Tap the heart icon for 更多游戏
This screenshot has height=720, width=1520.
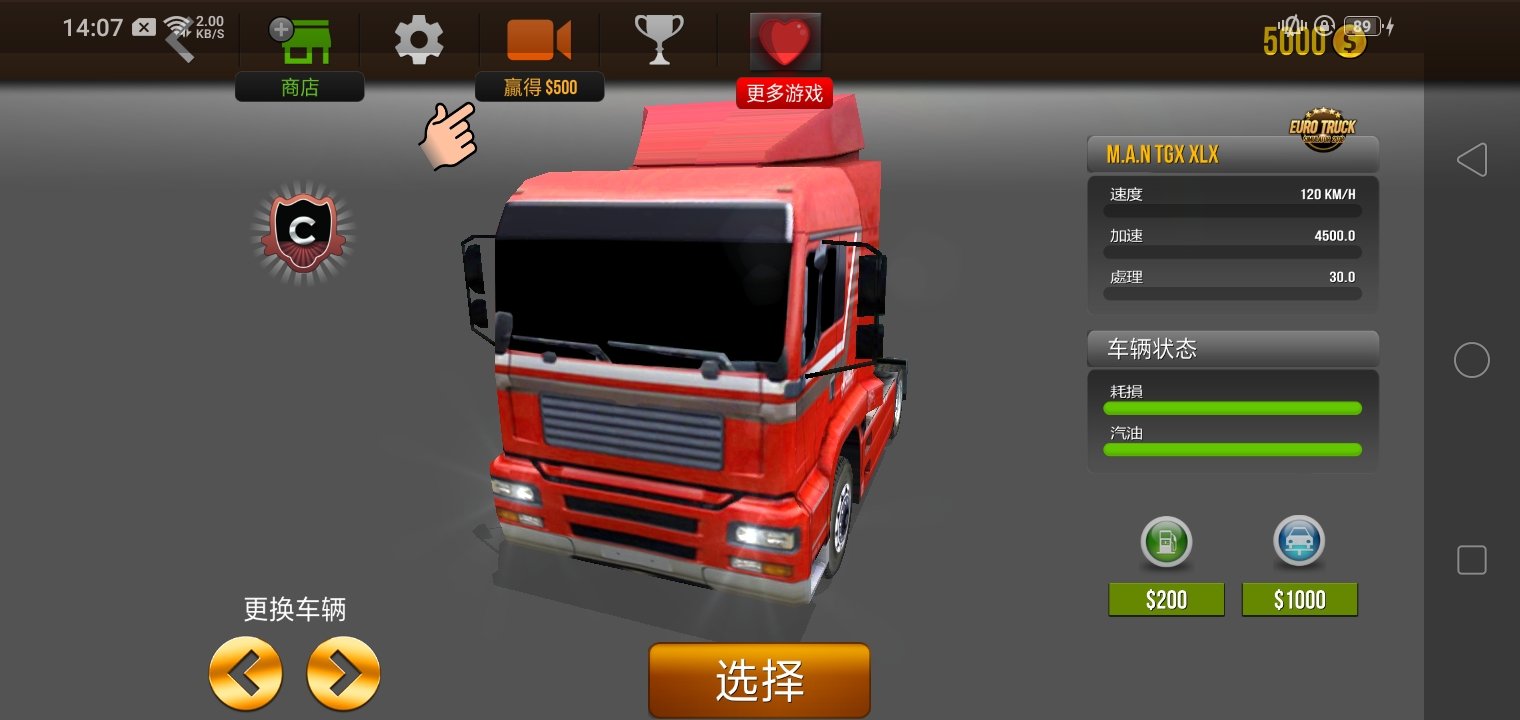785,40
